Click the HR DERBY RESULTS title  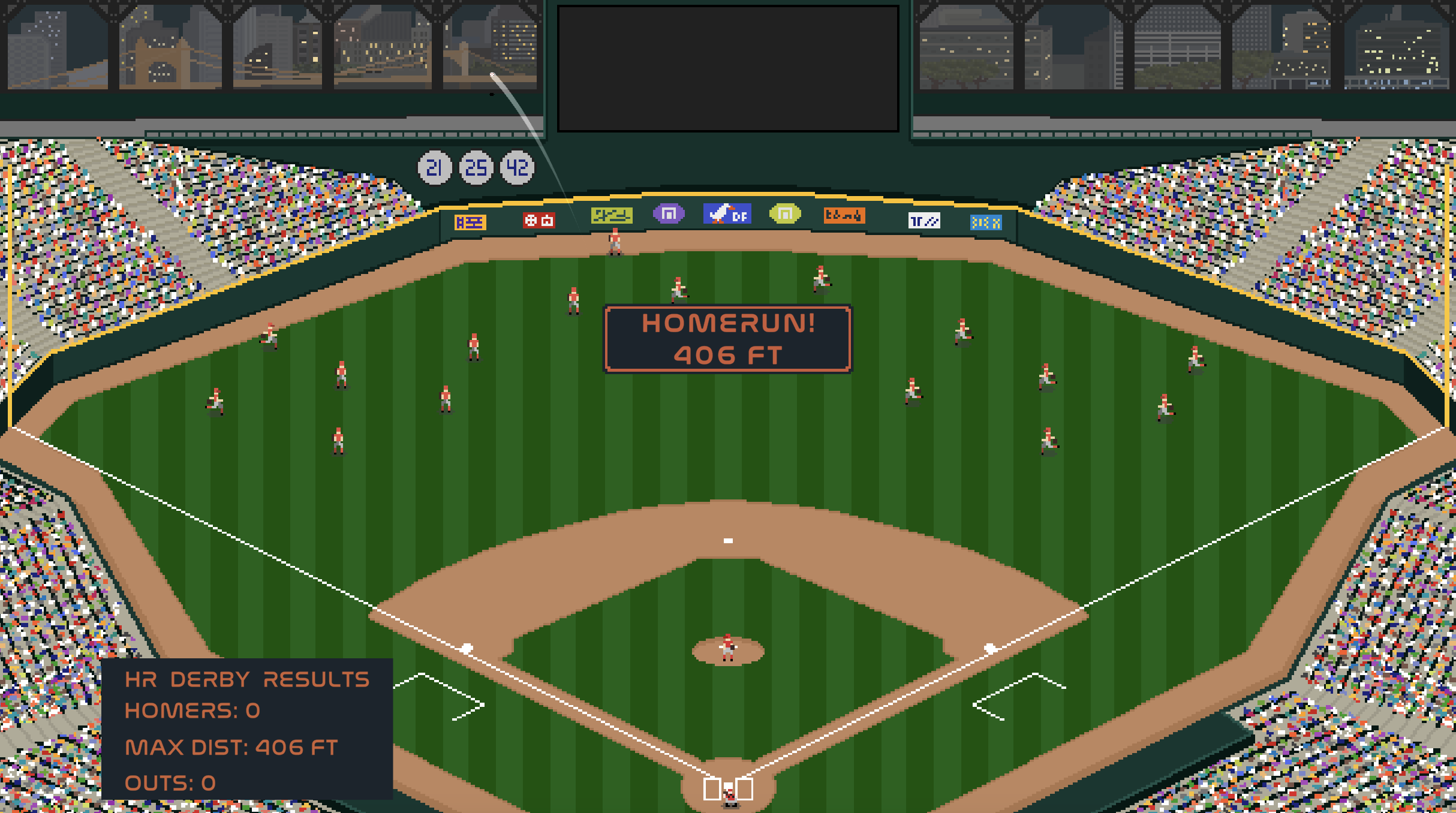coord(246,677)
